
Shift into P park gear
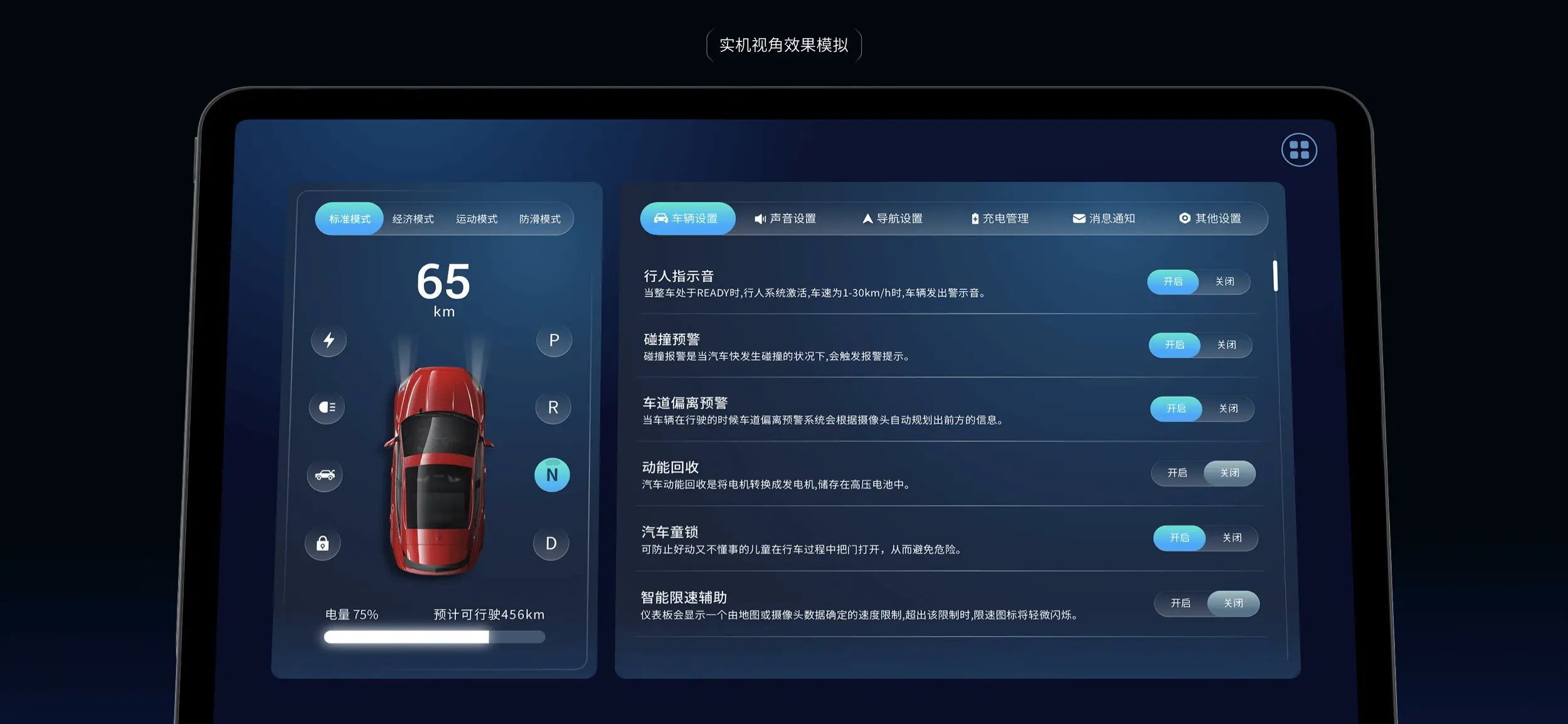click(554, 341)
